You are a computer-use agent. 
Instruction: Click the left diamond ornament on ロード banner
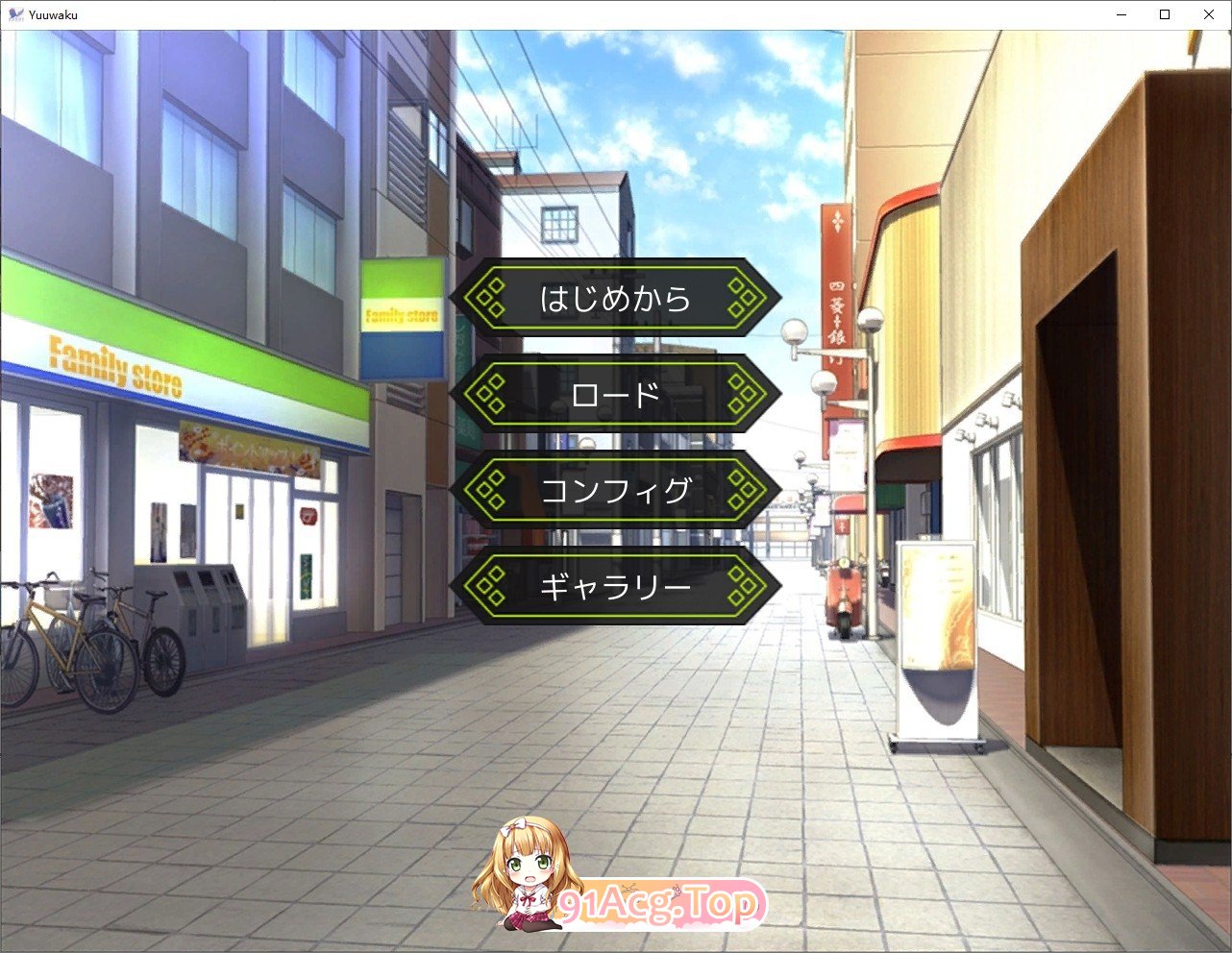point(492,394)
